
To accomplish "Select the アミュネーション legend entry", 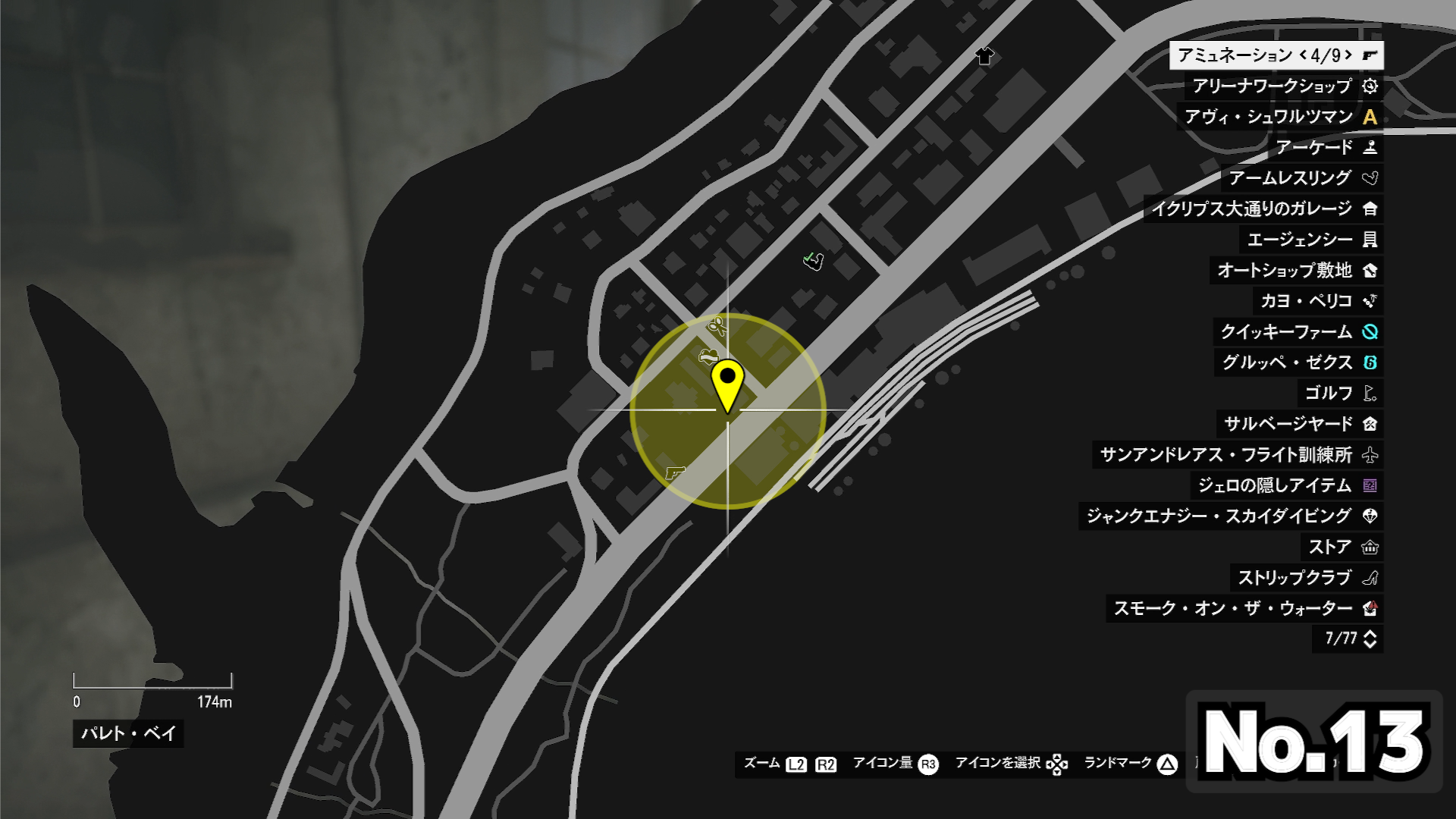I will pyautogui.click(x=1276, y=55).
